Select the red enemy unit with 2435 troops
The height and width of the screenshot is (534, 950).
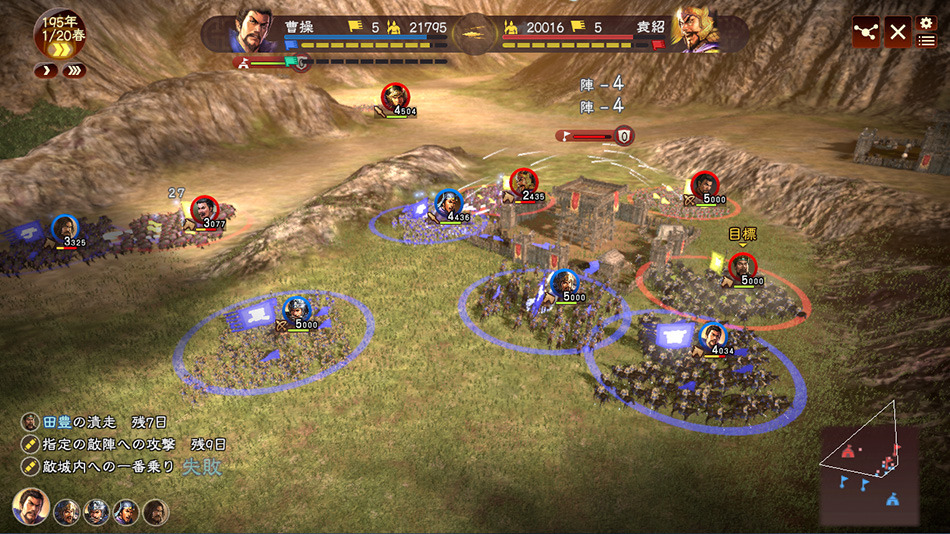click(523, 182)
